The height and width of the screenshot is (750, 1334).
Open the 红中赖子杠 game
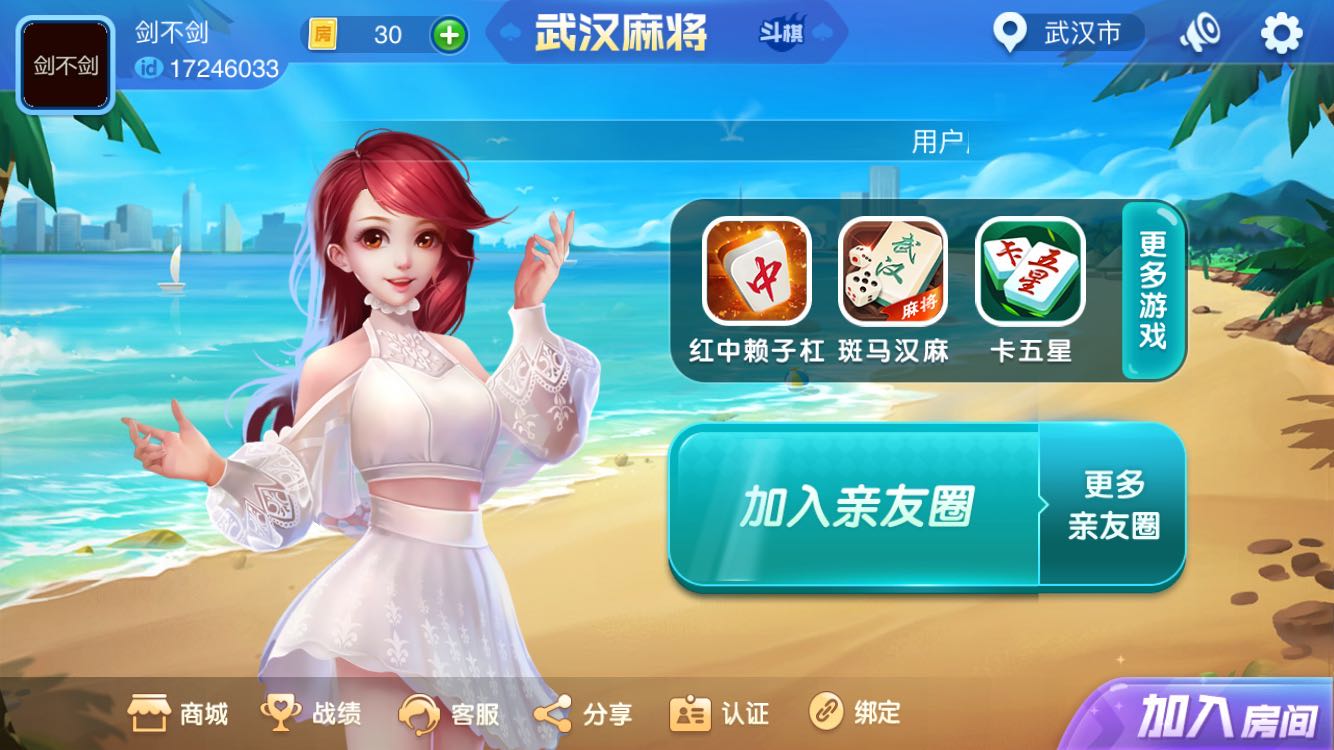point(757,272)
